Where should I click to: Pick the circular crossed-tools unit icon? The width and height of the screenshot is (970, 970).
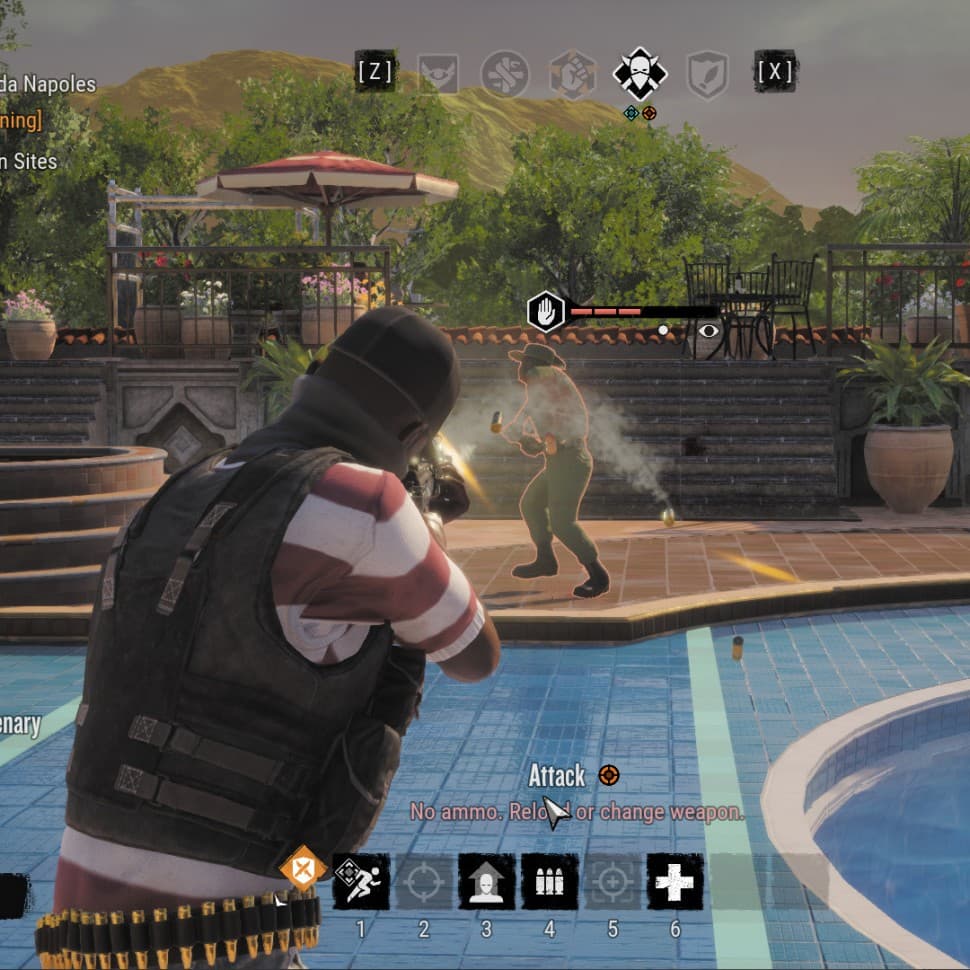[504, 73]
